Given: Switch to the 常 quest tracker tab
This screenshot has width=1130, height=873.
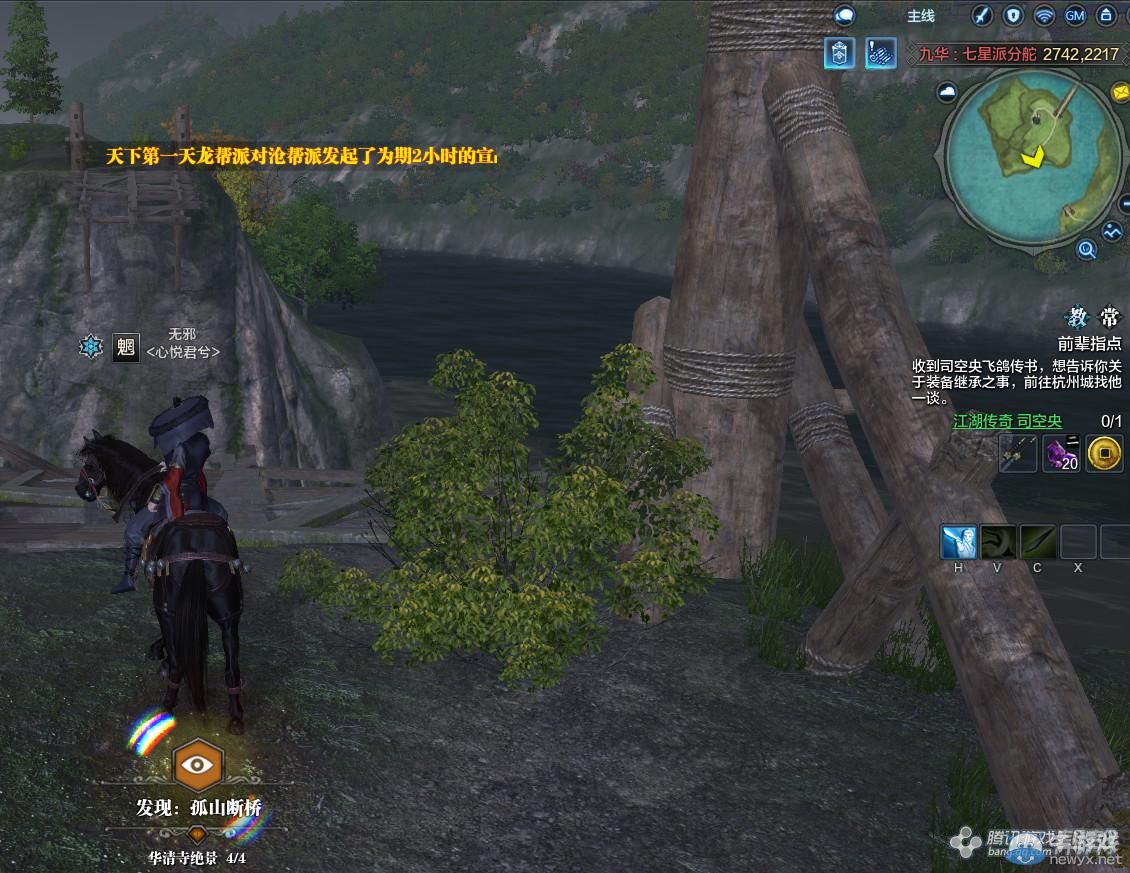Looking at the screenshot, I should [x=1109, y=317].
